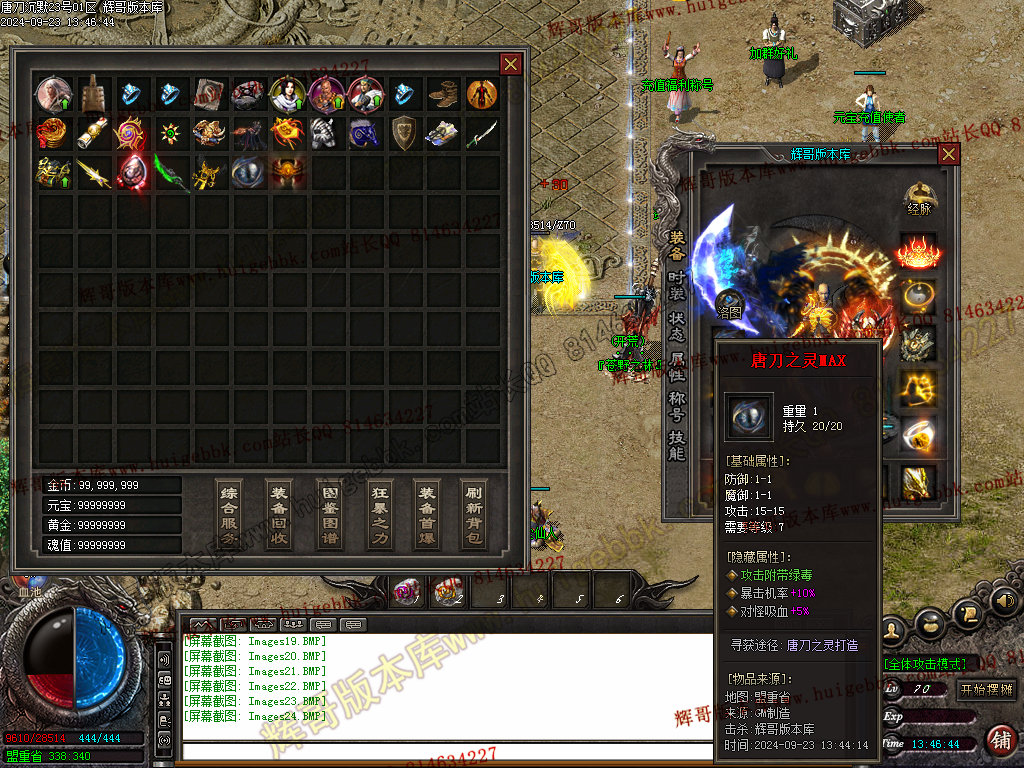
Task: Switch to the 状态 status tab
Action: tap(677, 324)
